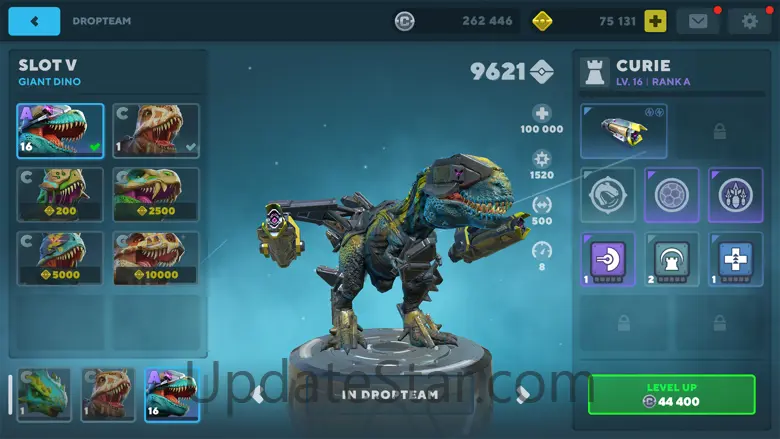The height and width of the screenshot is (439, 780).
Task: Add more gold with the yellow plus
Action: 655,20
